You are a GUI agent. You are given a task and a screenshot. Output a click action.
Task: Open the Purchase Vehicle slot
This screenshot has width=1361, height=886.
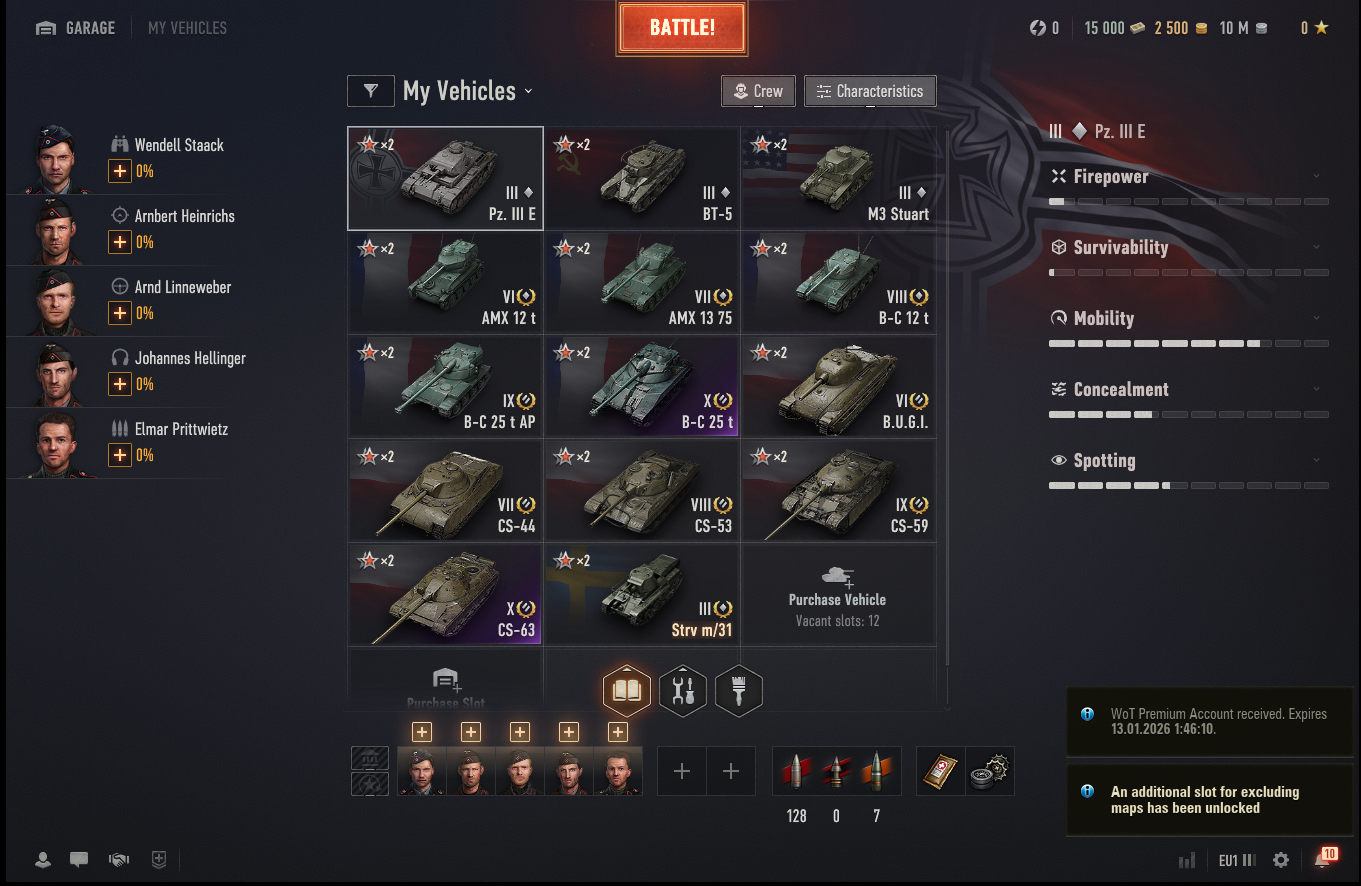pos(838,594)
